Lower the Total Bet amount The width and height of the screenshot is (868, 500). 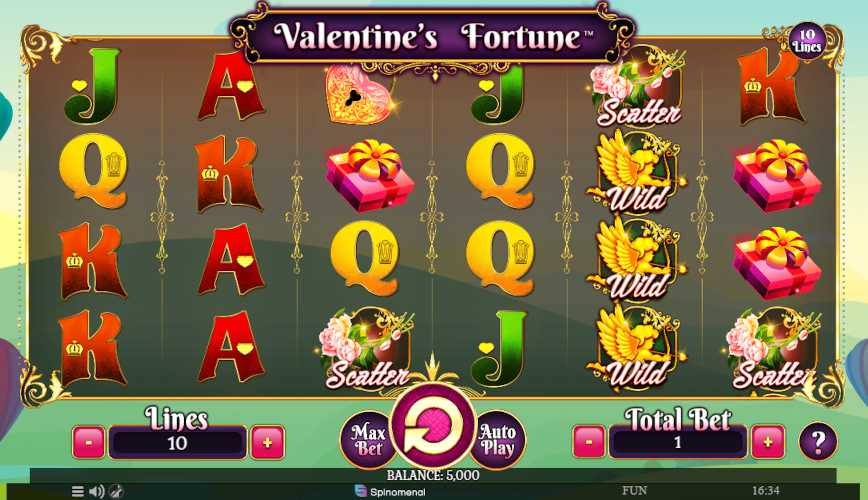tap(589, 441)
